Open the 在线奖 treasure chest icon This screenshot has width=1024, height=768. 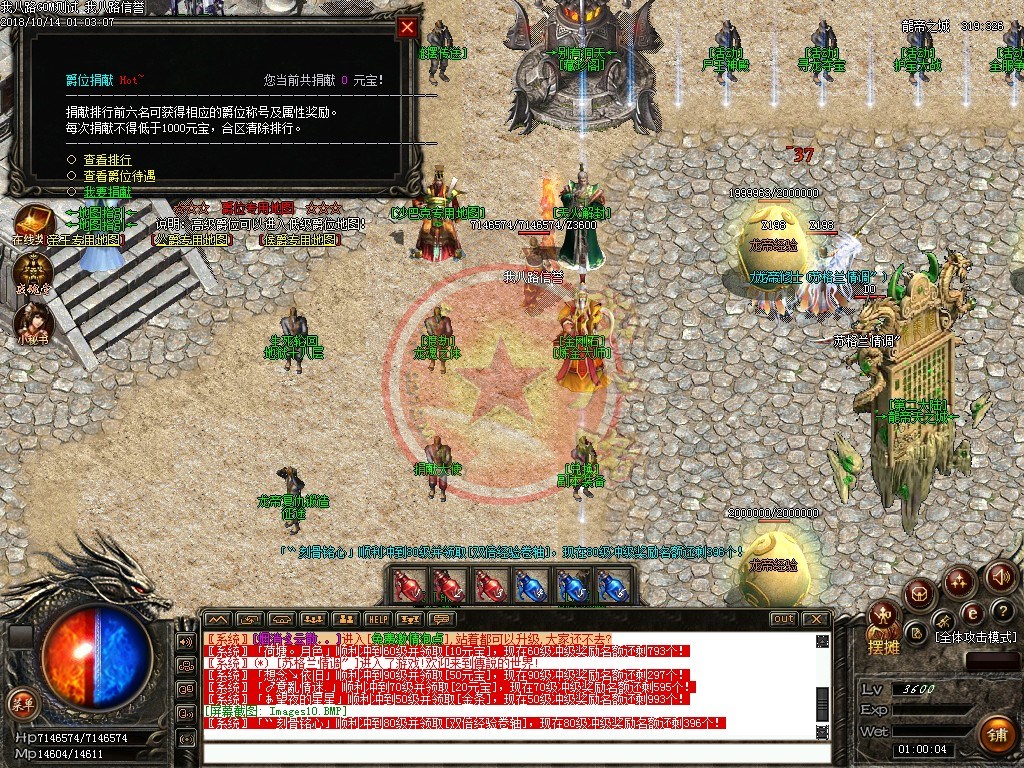33,223
